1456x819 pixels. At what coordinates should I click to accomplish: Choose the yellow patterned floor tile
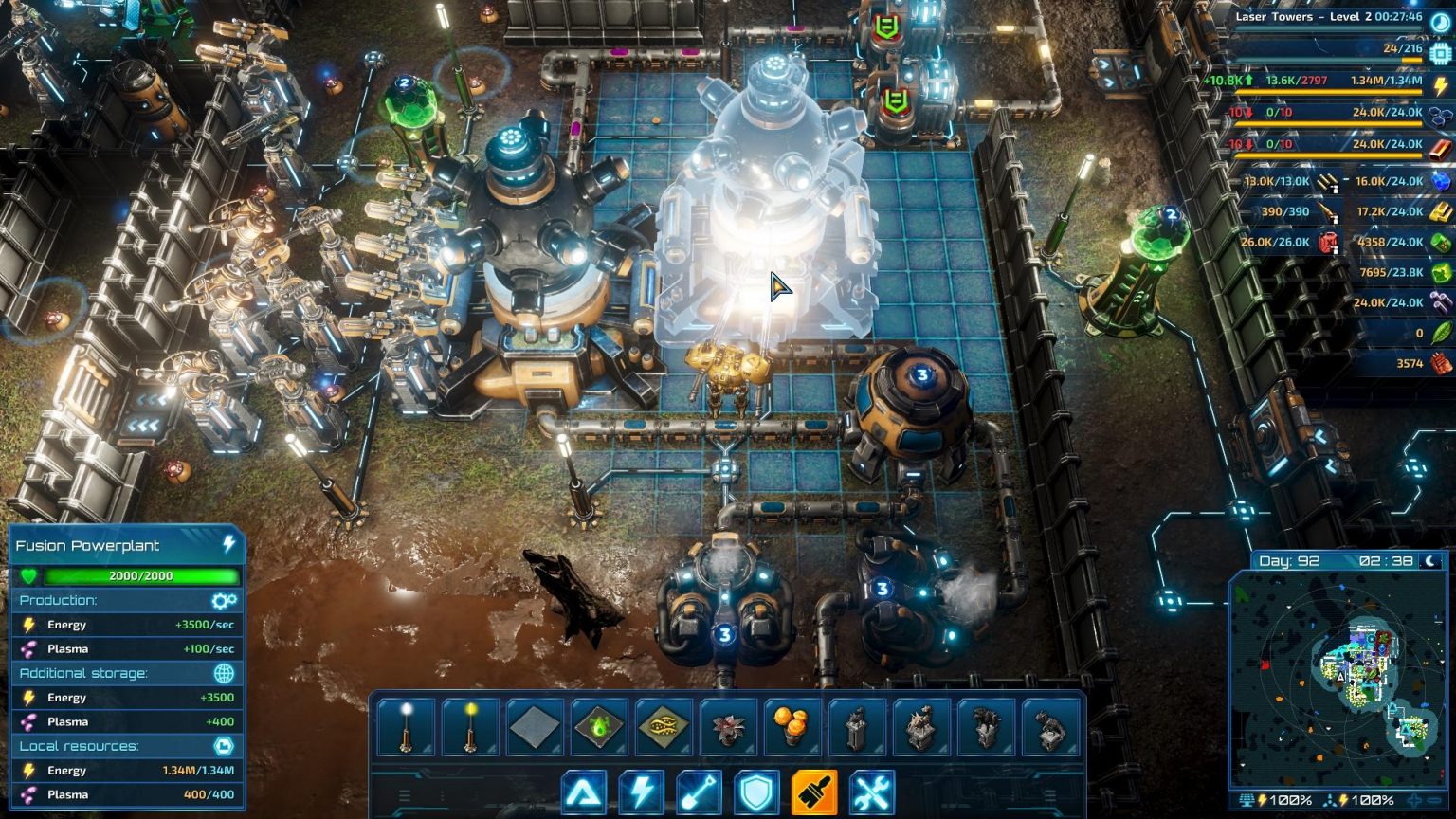(x=664, y=727)
